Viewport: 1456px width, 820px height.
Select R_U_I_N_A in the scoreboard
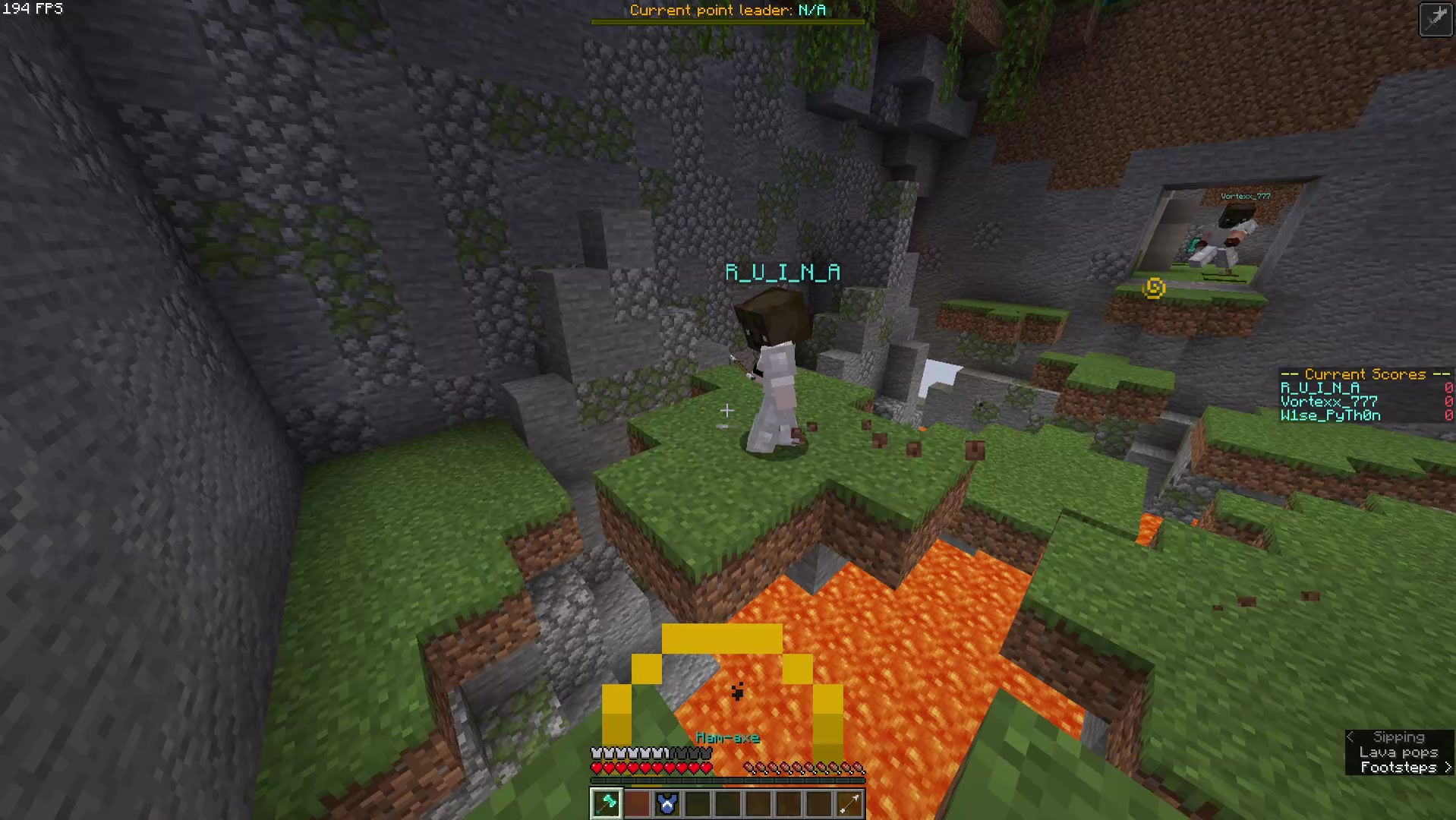(x=1319, y=387)
